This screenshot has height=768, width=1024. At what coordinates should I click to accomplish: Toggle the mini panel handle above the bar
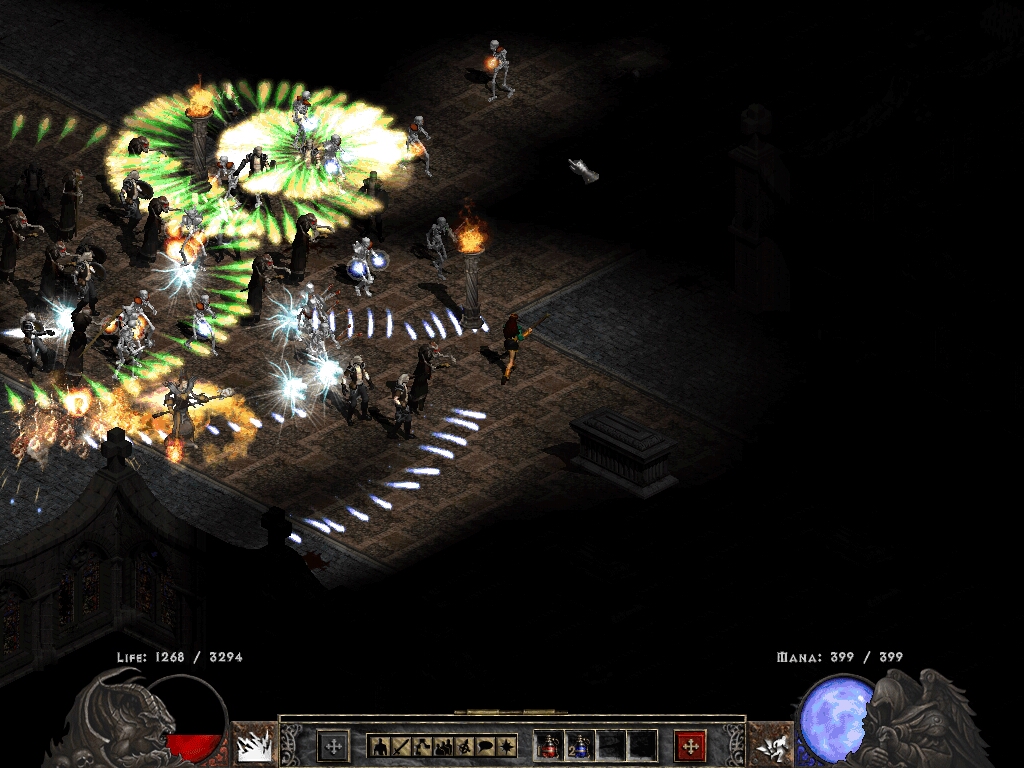[511, 712]
